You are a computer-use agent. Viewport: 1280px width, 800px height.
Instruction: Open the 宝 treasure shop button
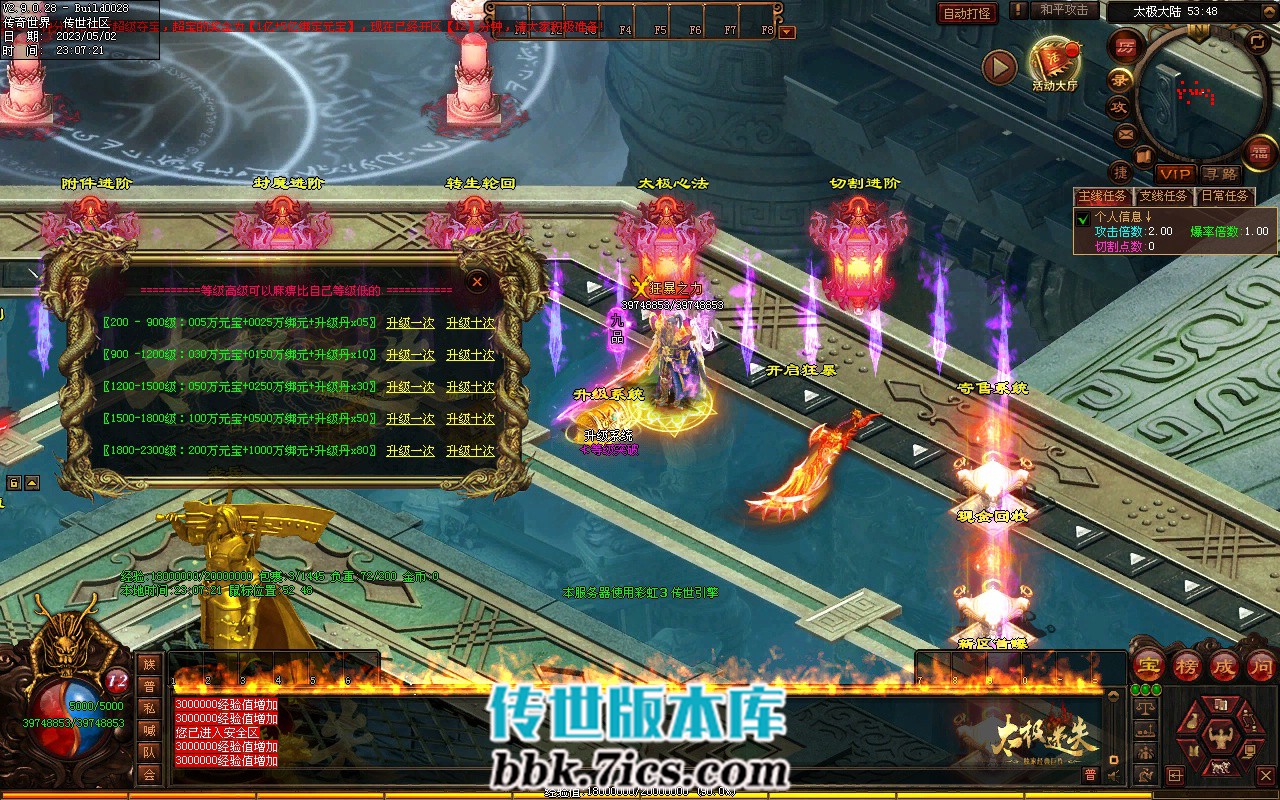pos(1147,664)
